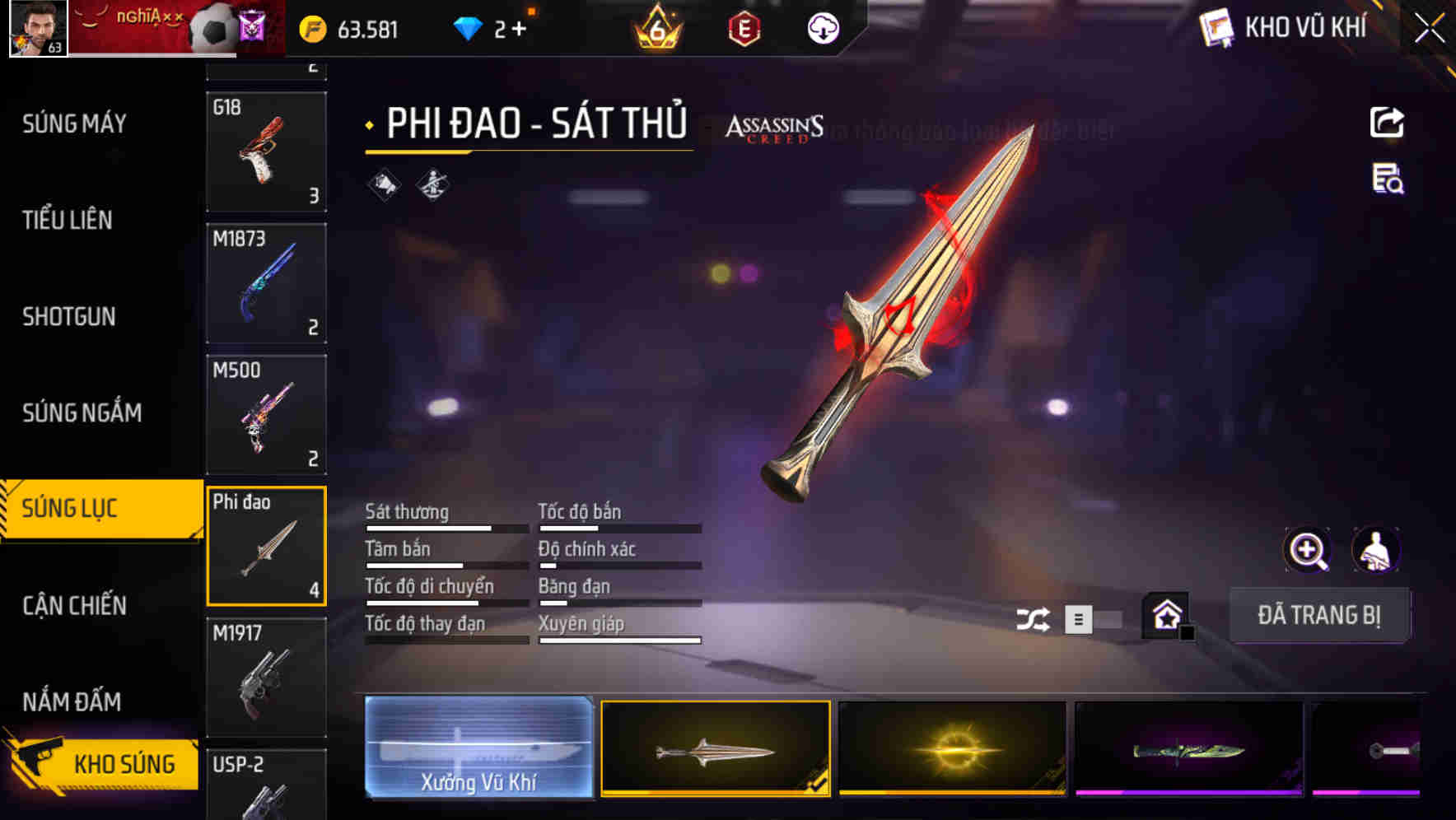Switch to character preview view
Screen dimensions: 1456x820
coord(1377,550)
